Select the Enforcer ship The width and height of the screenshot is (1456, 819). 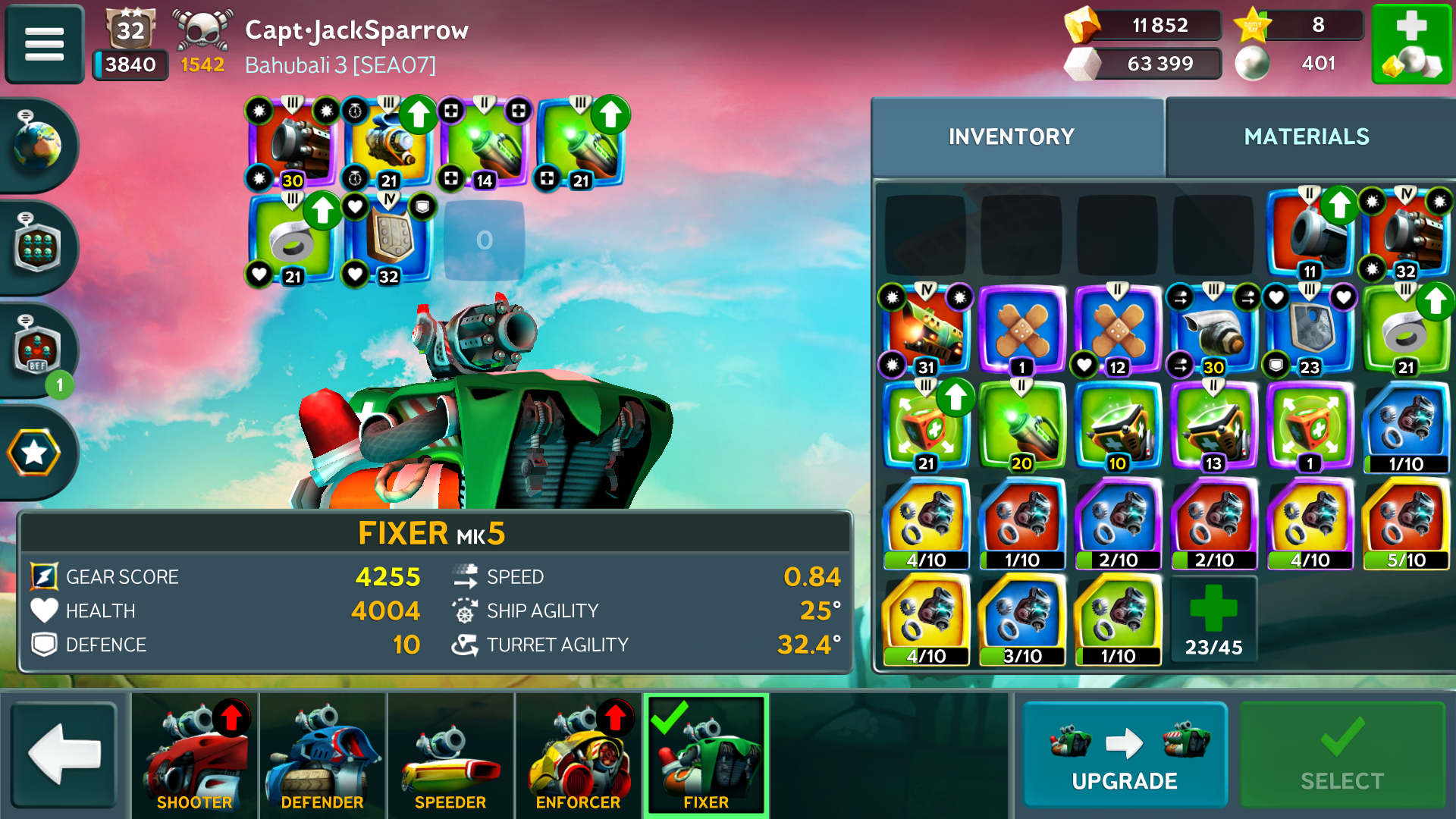click(x=578, y=755)
